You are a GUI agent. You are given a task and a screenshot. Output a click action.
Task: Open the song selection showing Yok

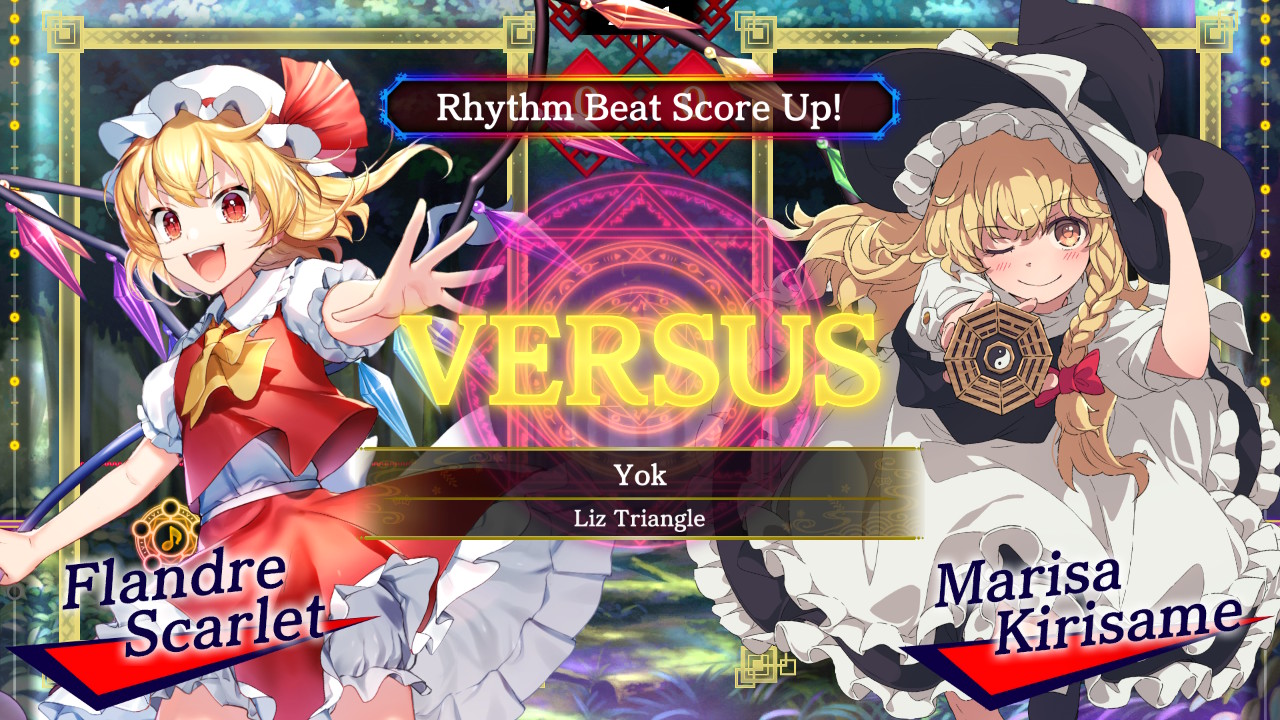click(x=640, y=476)
